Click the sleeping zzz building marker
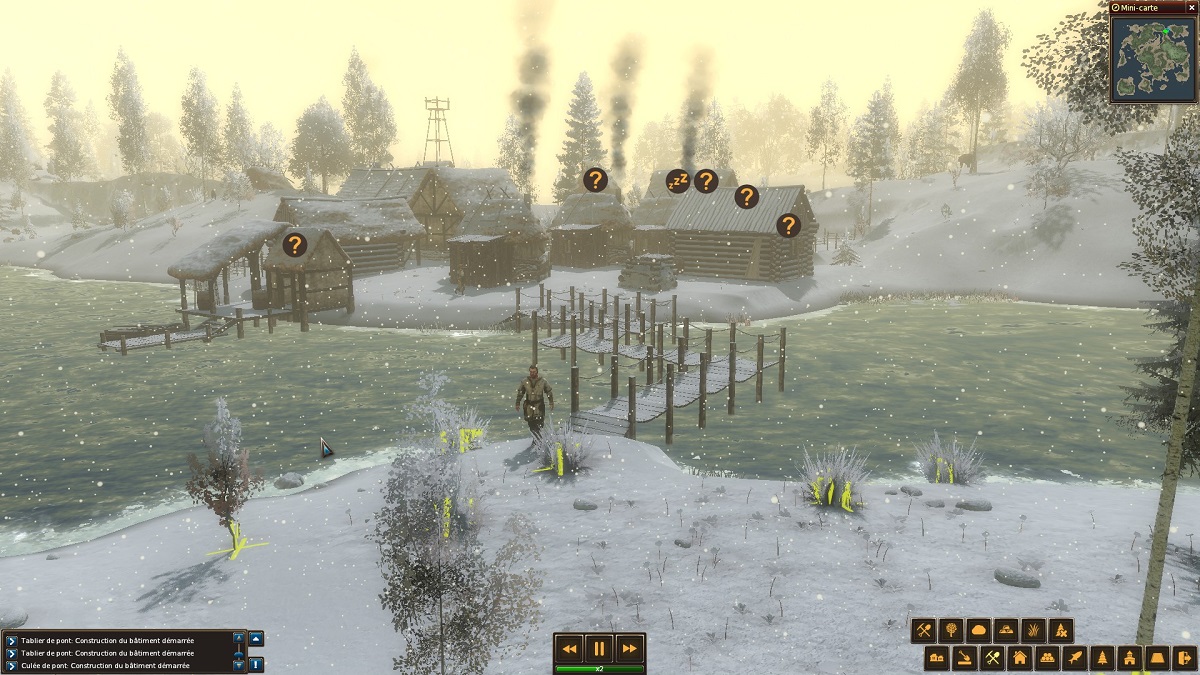Screen dimensions: 1200x675 (678, 182)
